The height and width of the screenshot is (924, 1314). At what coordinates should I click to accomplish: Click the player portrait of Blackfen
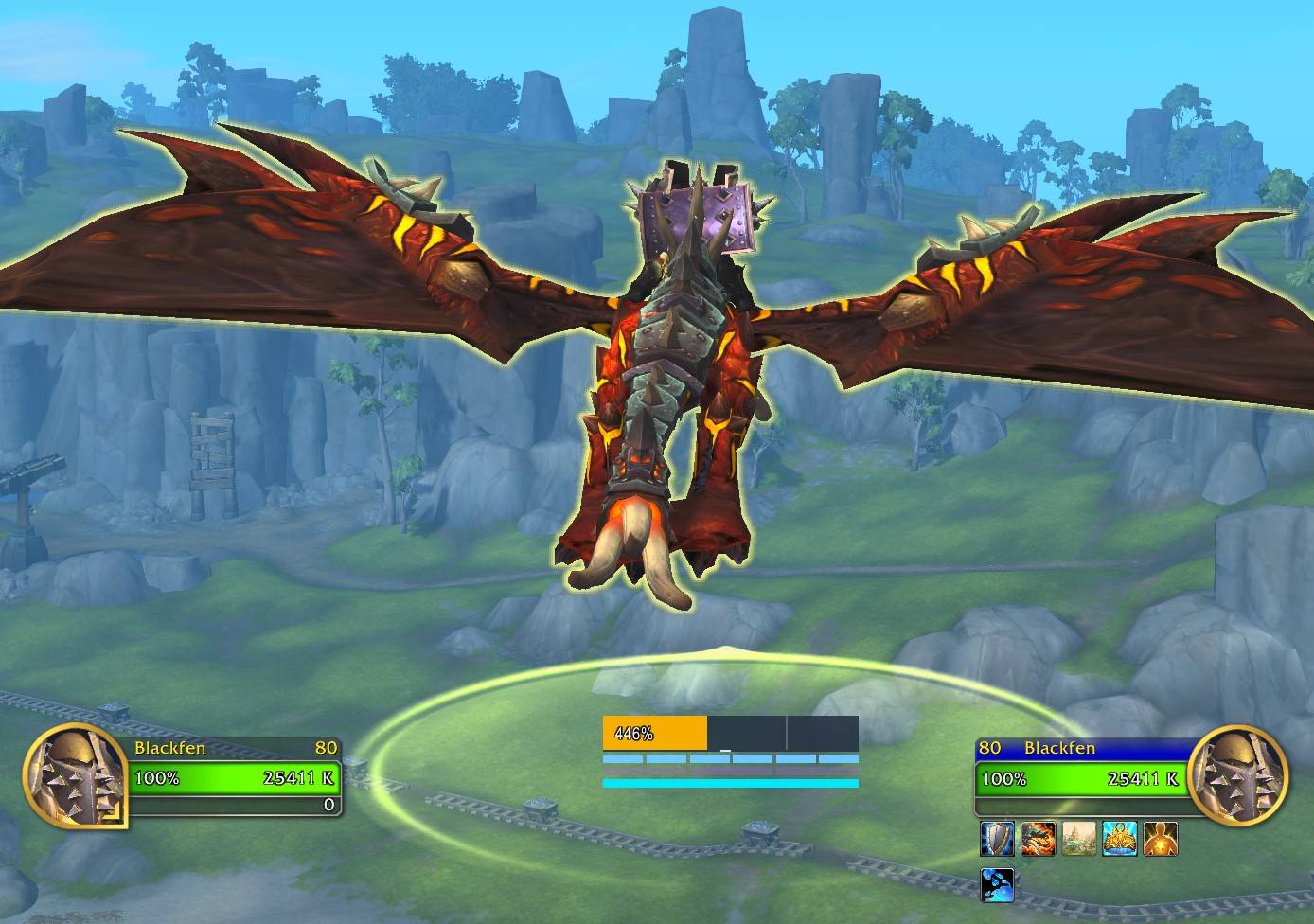click(75, 773)
